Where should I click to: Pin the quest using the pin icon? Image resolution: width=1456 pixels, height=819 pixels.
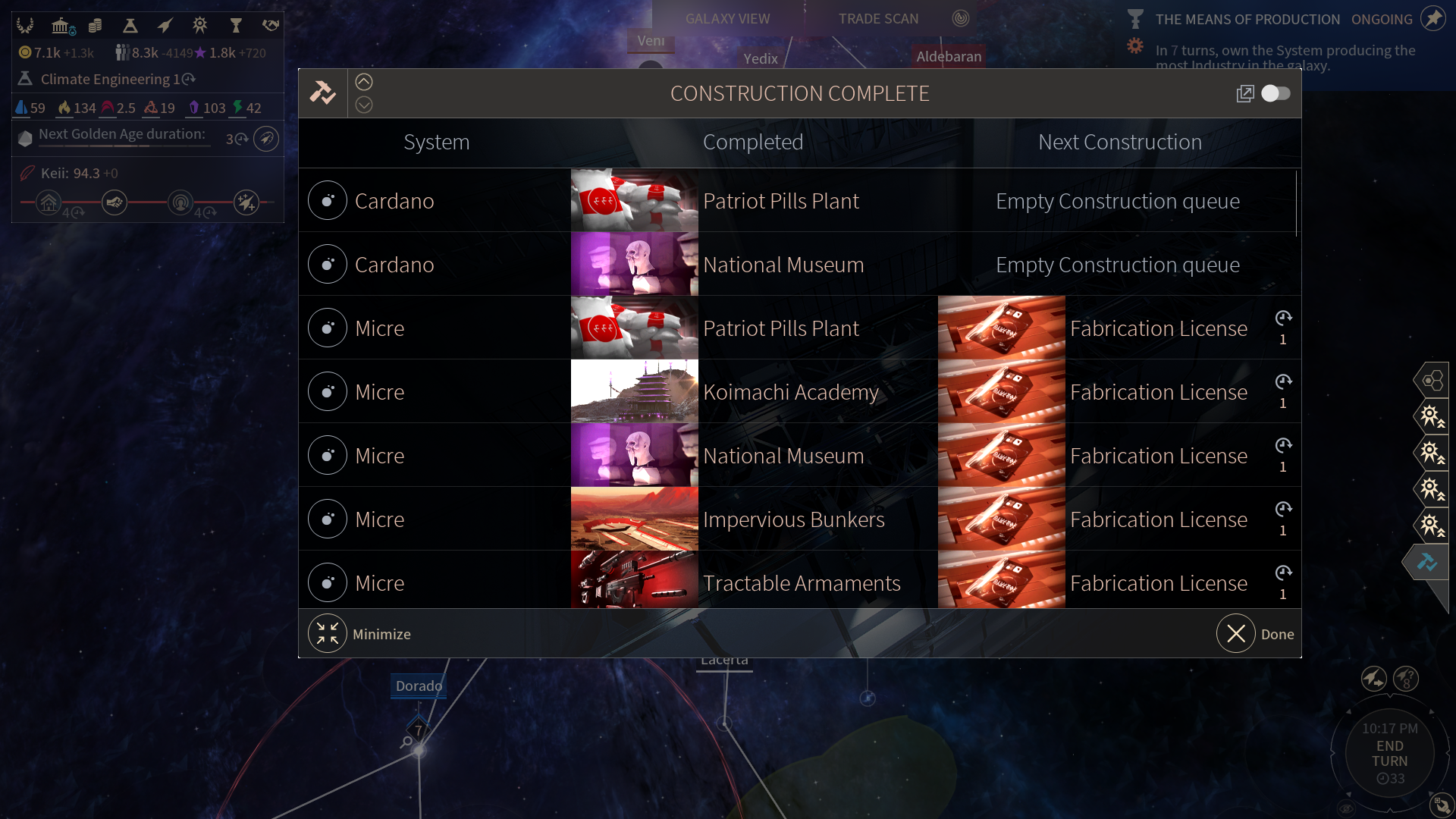click(1432, 18)
